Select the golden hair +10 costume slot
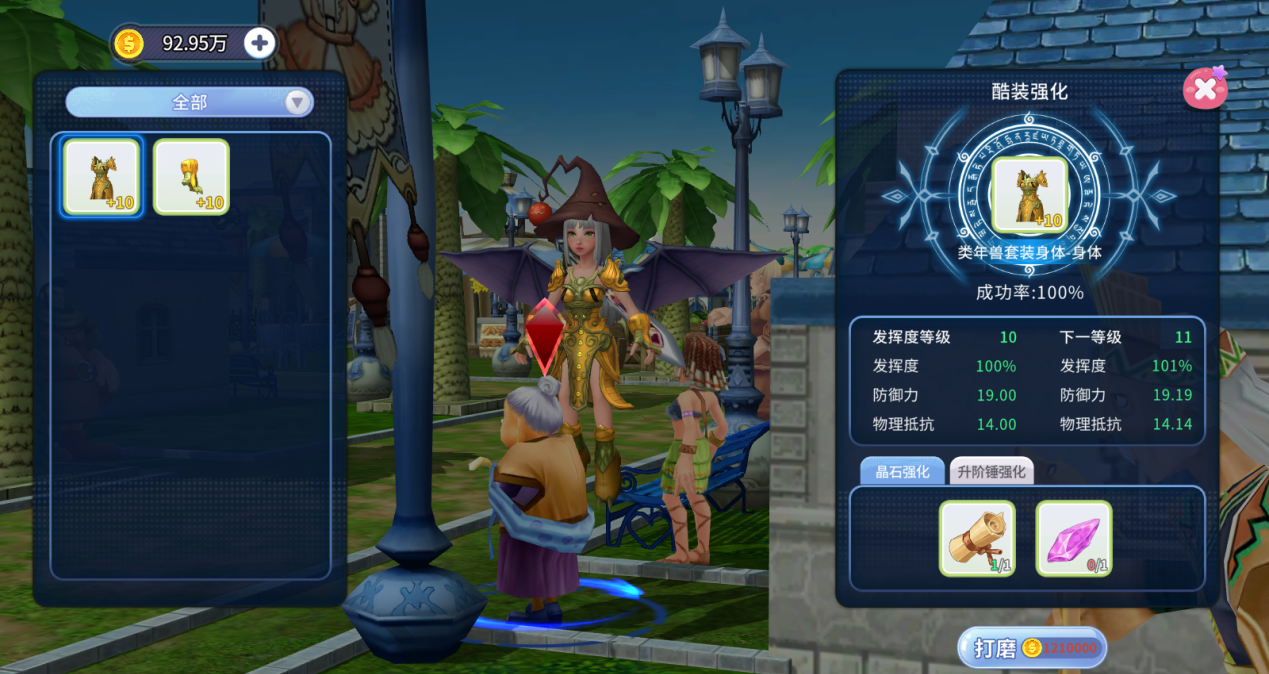Viewport: 1269px width, 674px height. coord(191,177)
